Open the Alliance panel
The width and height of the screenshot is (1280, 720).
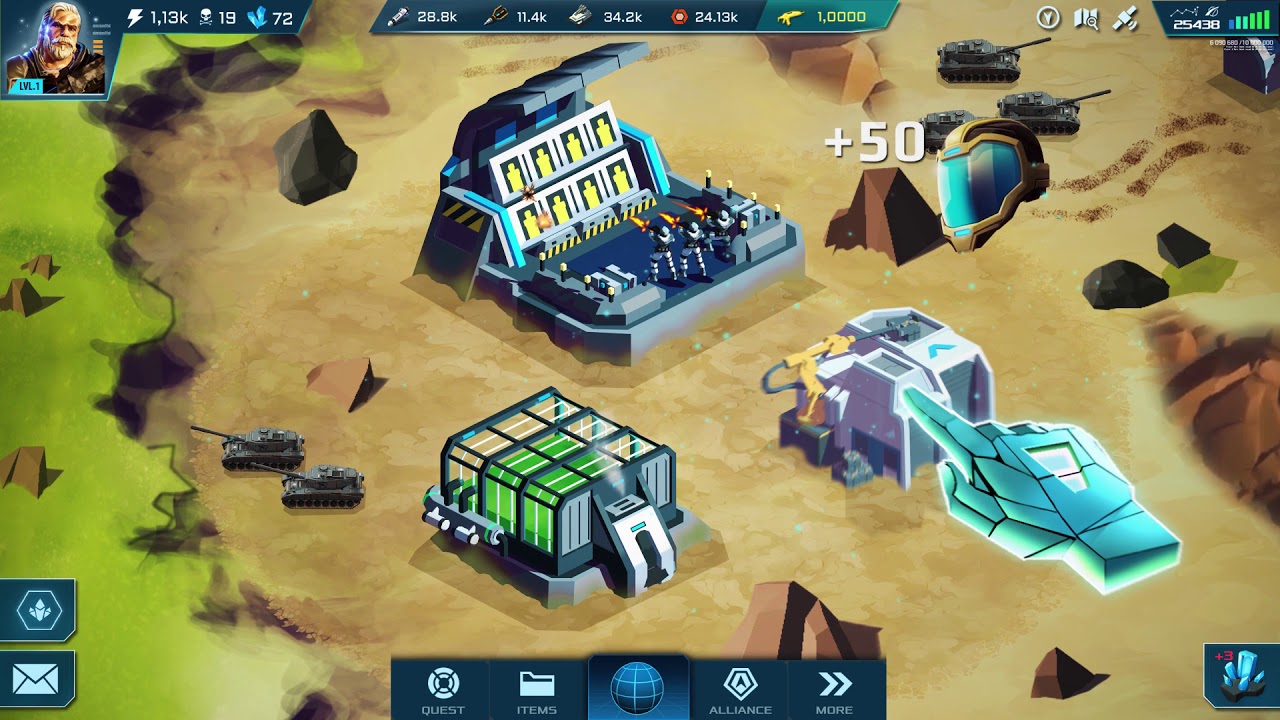coord(740,690)
